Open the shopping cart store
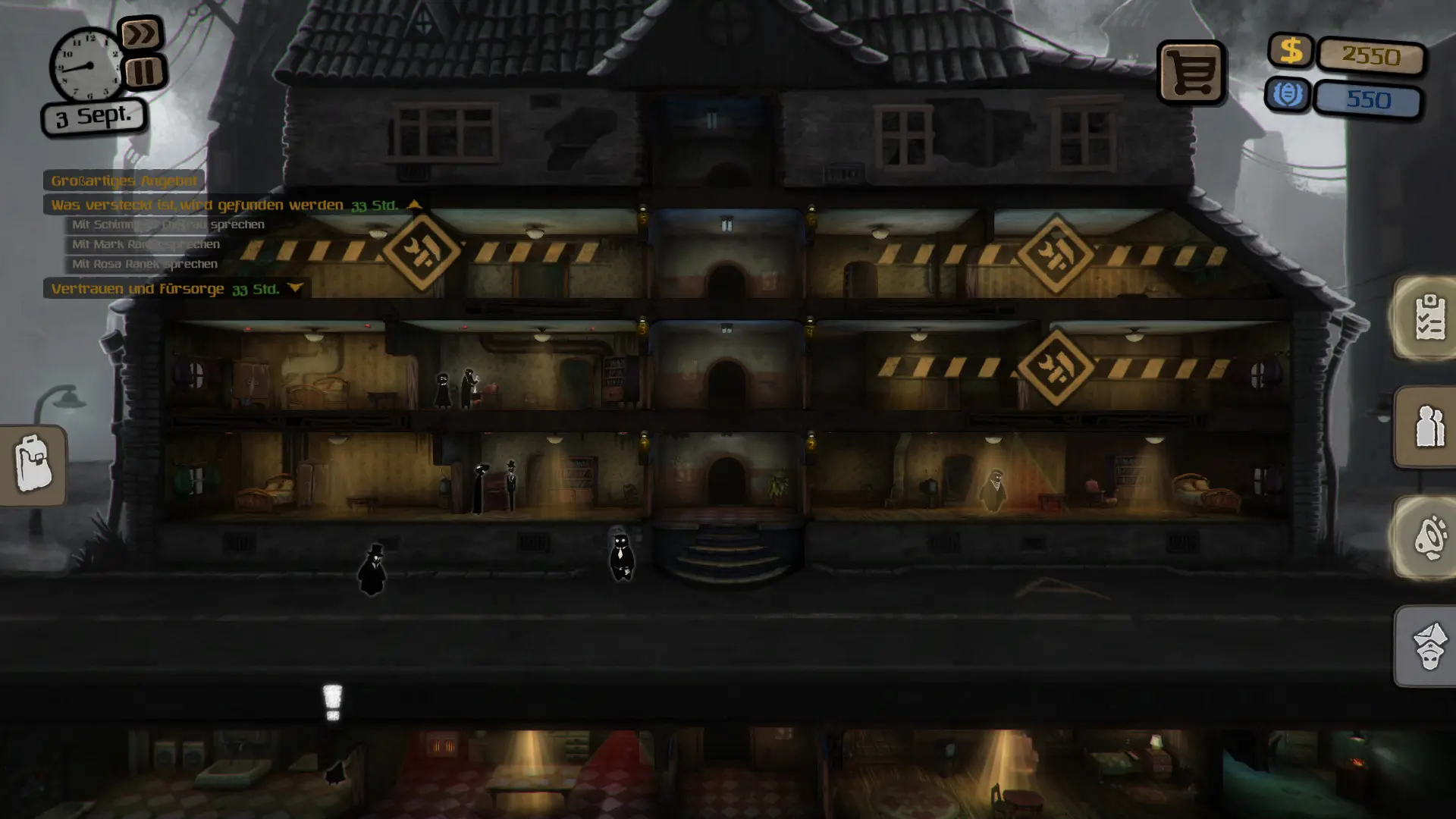The height and width of the screenshot is (819, 1456). point(1191,73)
